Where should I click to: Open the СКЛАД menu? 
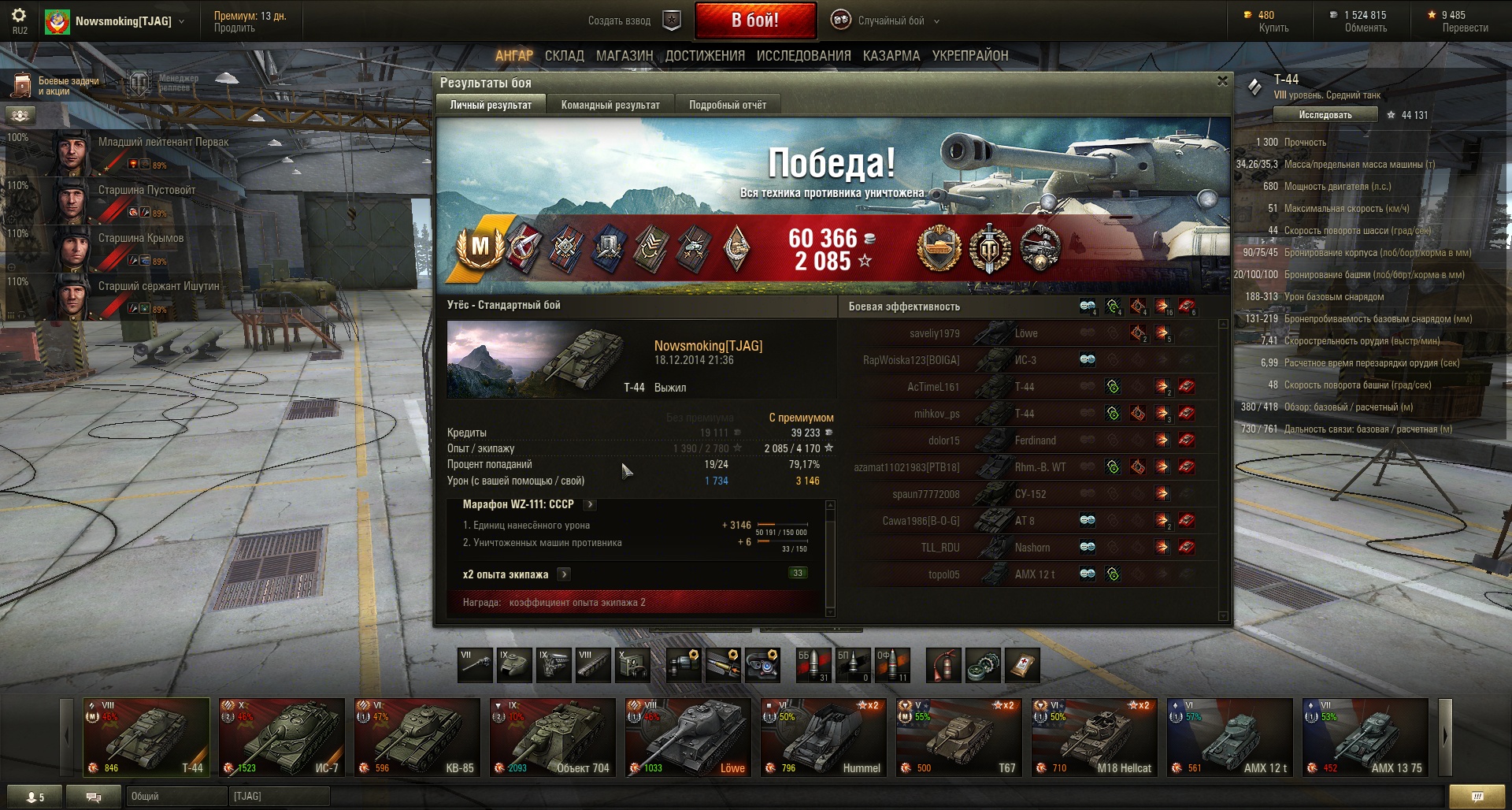[x=564, y=56]
